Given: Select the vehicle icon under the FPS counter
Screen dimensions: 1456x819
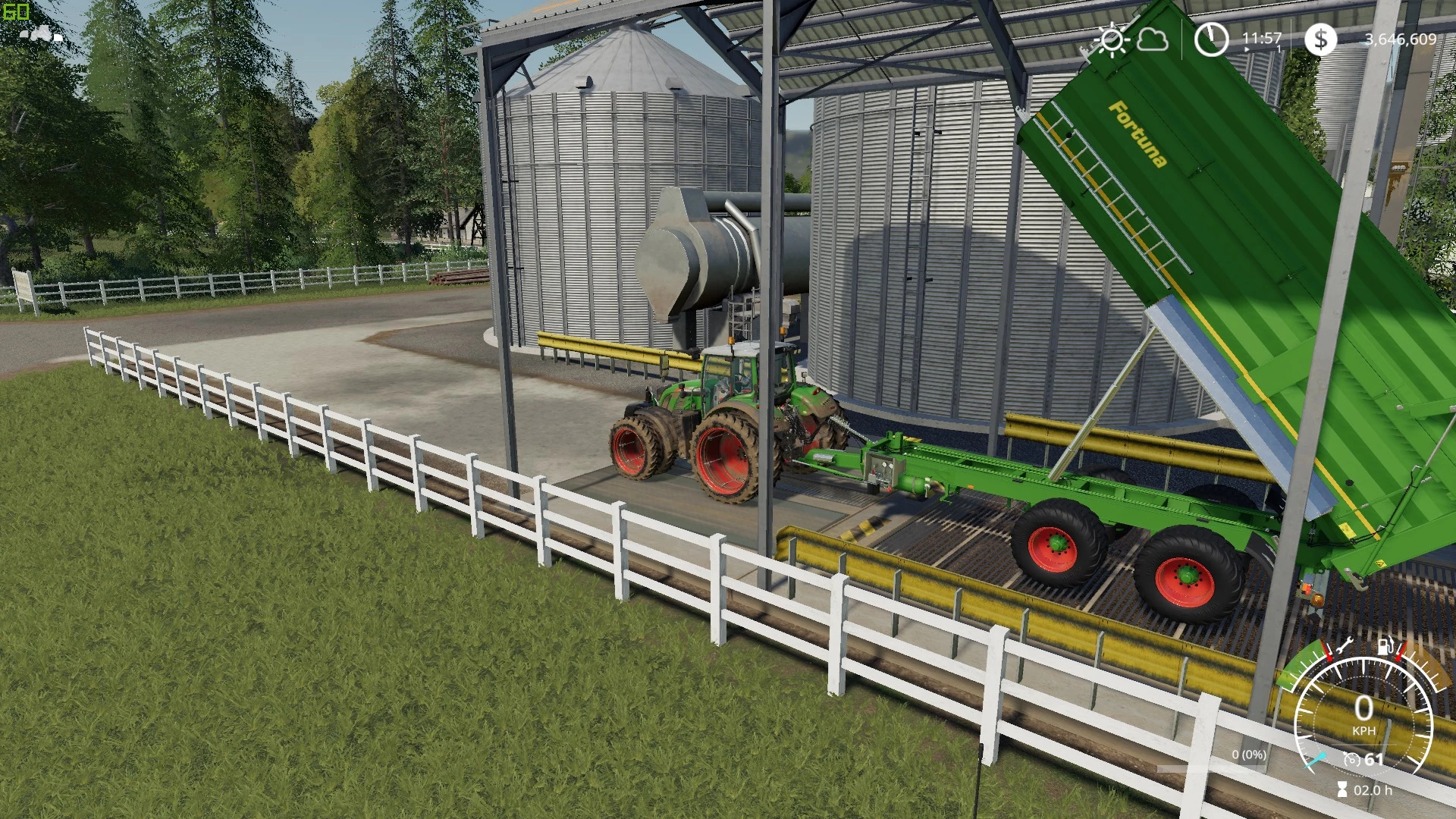Looking at the screenshot, I should [x=41, y=33].
